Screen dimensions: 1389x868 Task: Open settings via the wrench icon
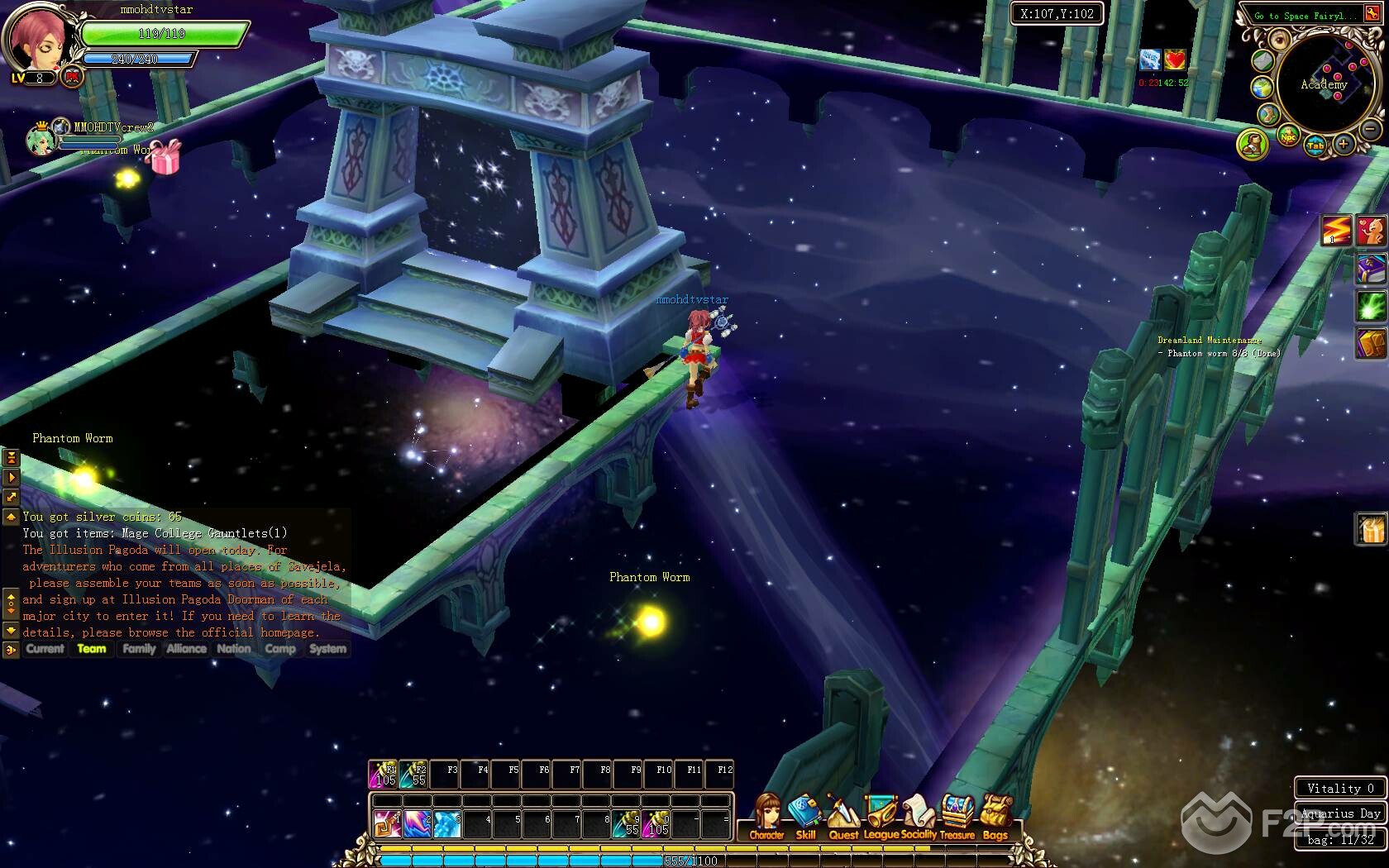[x=1372, y=15]
